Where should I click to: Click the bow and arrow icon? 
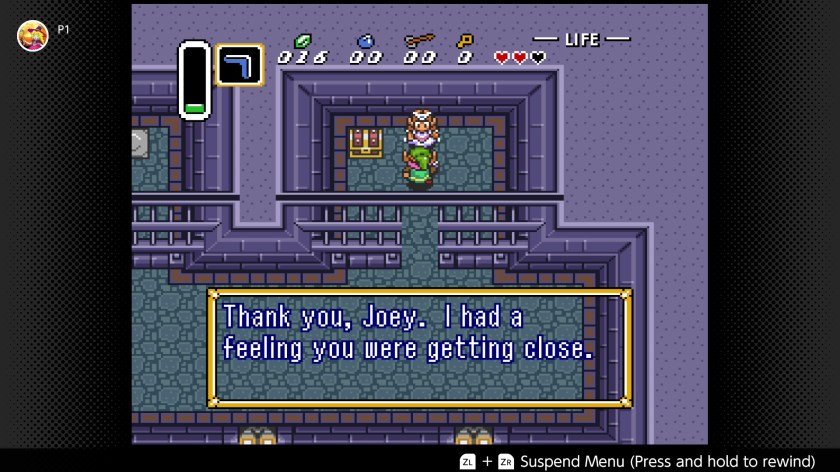tap(419, 42)
